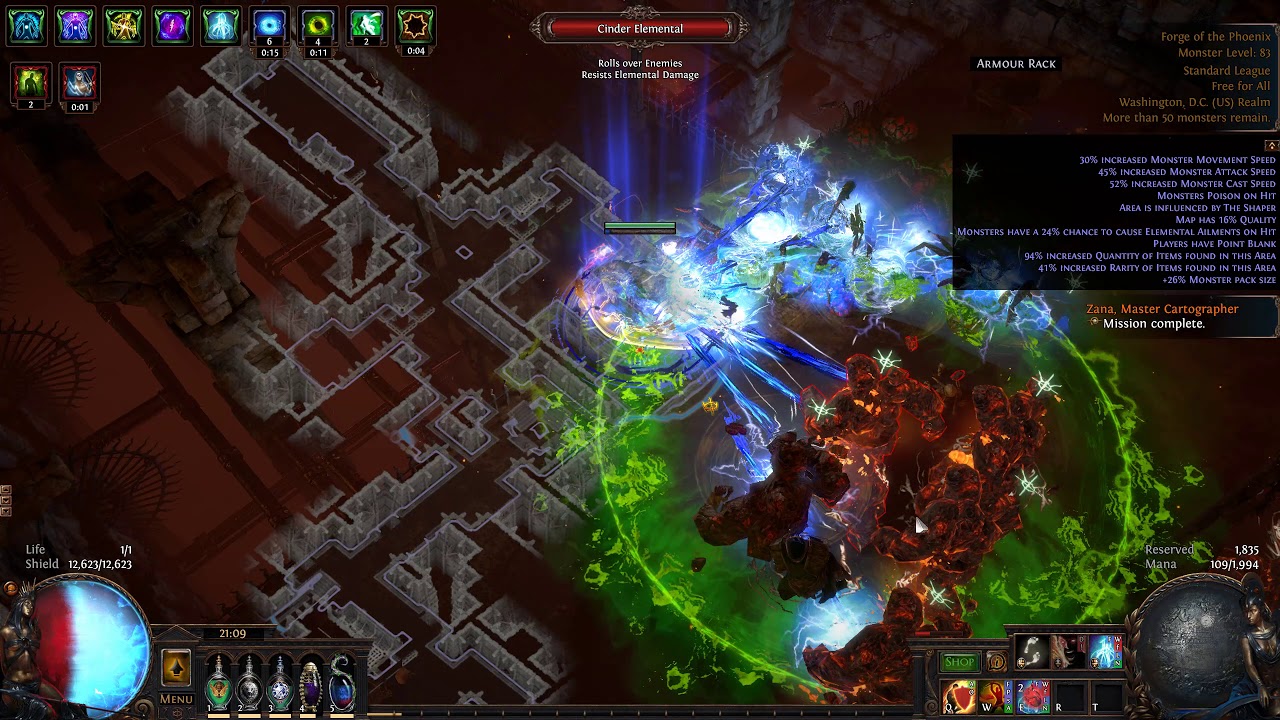
Task: Select the blue lightning skill slot
Action: coord(1104,653)
